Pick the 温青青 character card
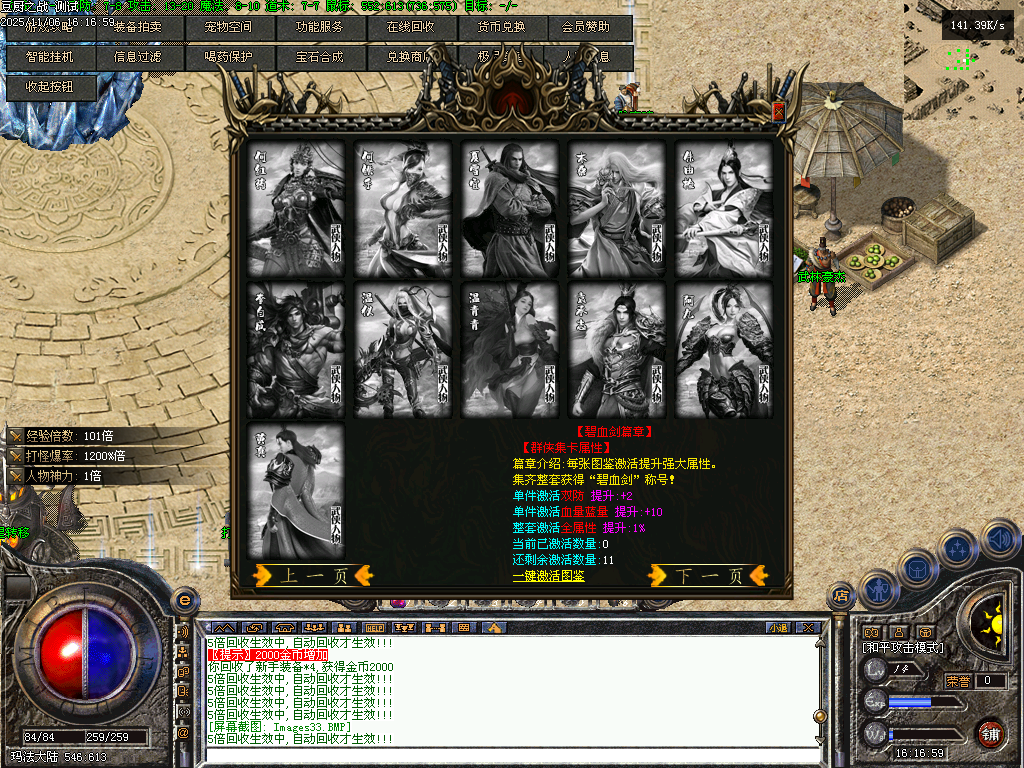 click(x=511, y=350)
